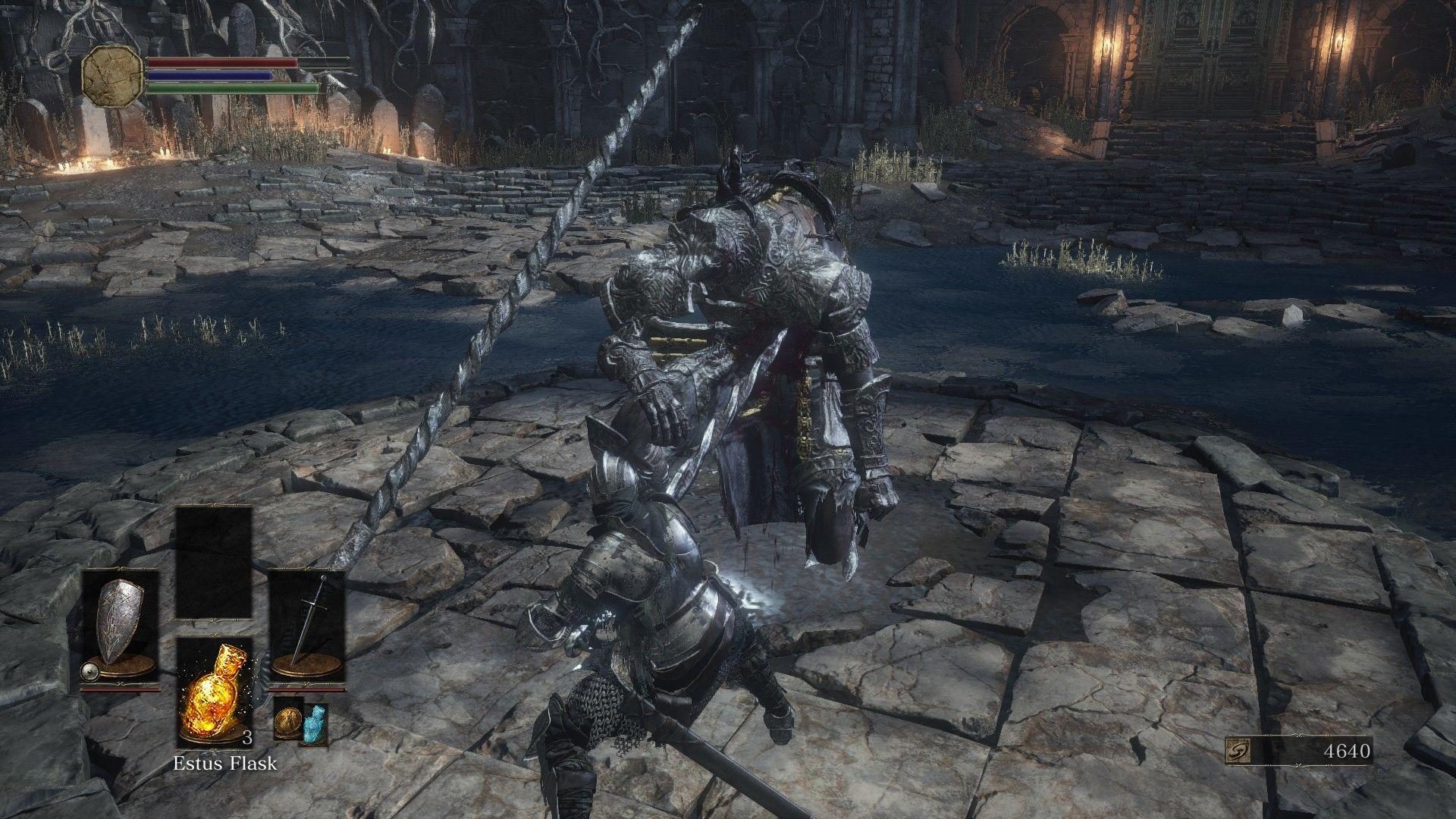Click the flask quantity number 3

[x=250, y=737]
